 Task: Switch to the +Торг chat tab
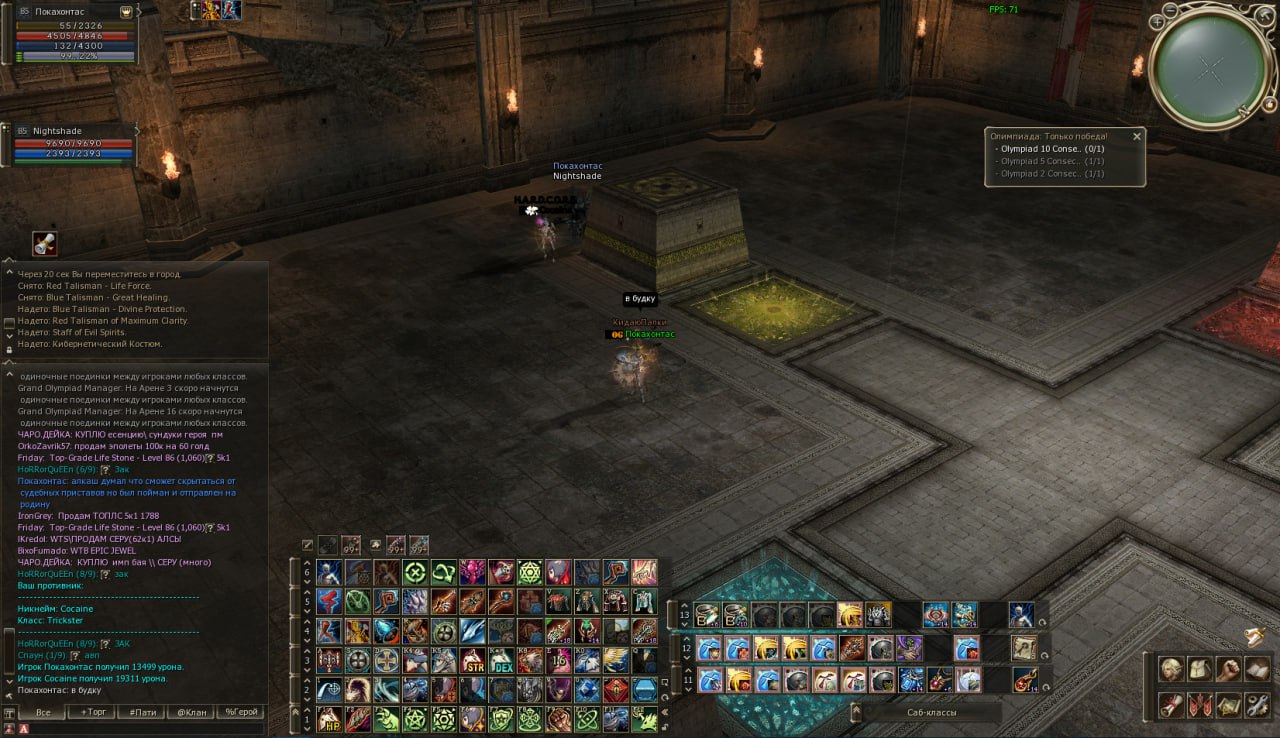pos(98,712)
